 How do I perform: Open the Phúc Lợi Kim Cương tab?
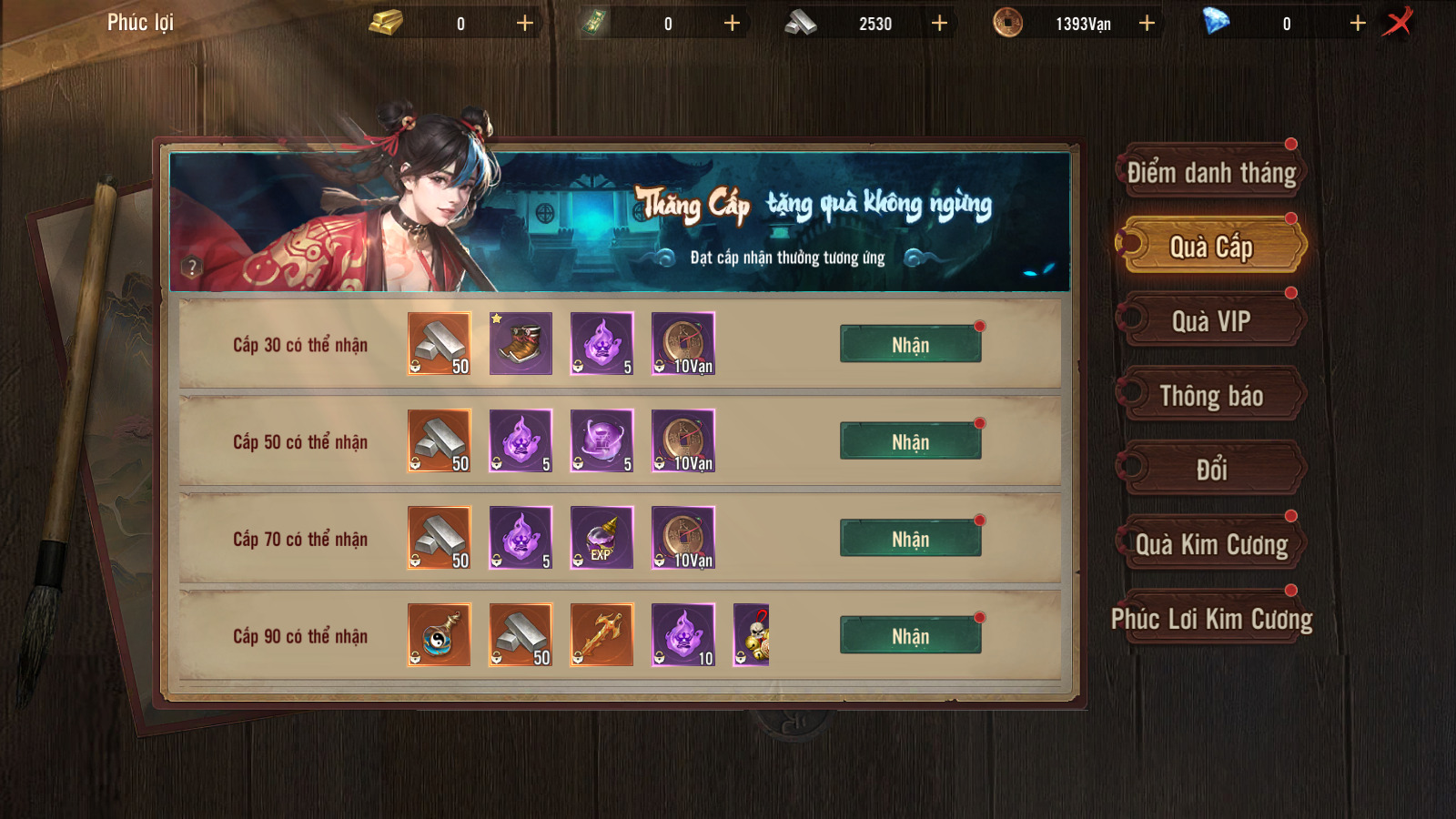point(1211,619)
